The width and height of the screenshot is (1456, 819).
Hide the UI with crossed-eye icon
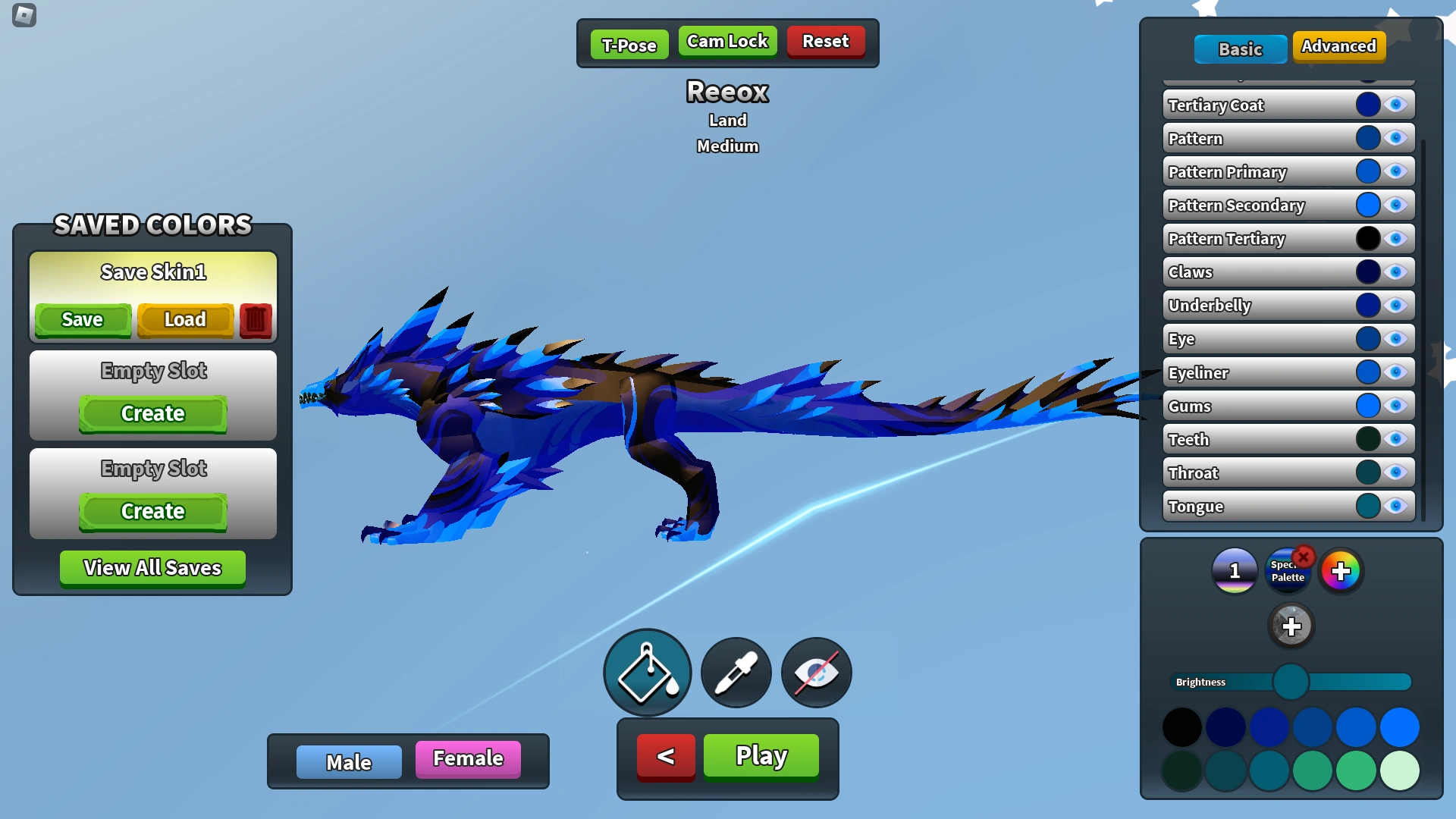pyautogui.click(x=814, y=673)
